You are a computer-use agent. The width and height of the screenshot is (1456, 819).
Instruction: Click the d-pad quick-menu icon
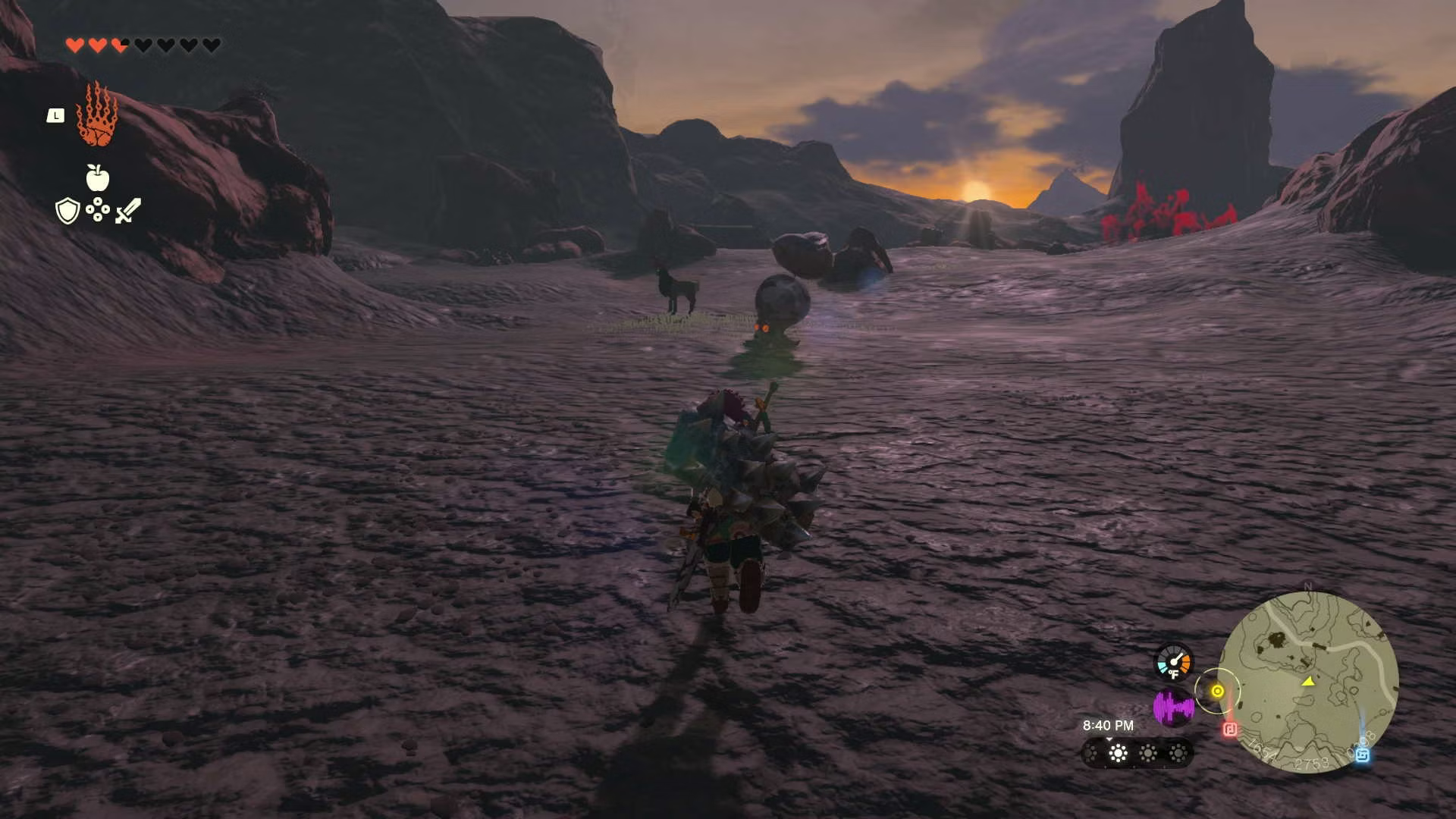tap(97, 210)
